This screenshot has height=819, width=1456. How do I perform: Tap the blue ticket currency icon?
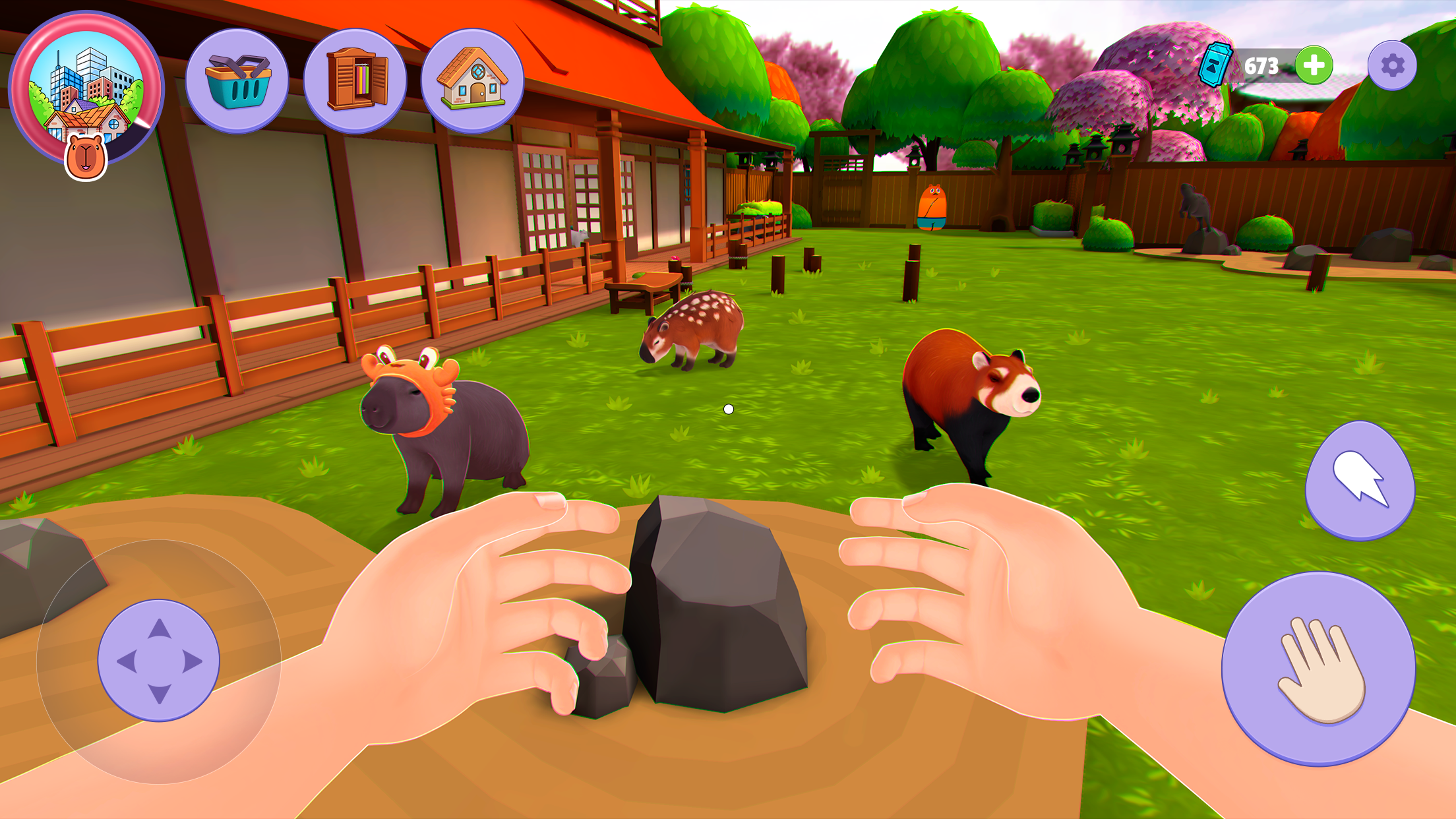(x=1217, y=63)
